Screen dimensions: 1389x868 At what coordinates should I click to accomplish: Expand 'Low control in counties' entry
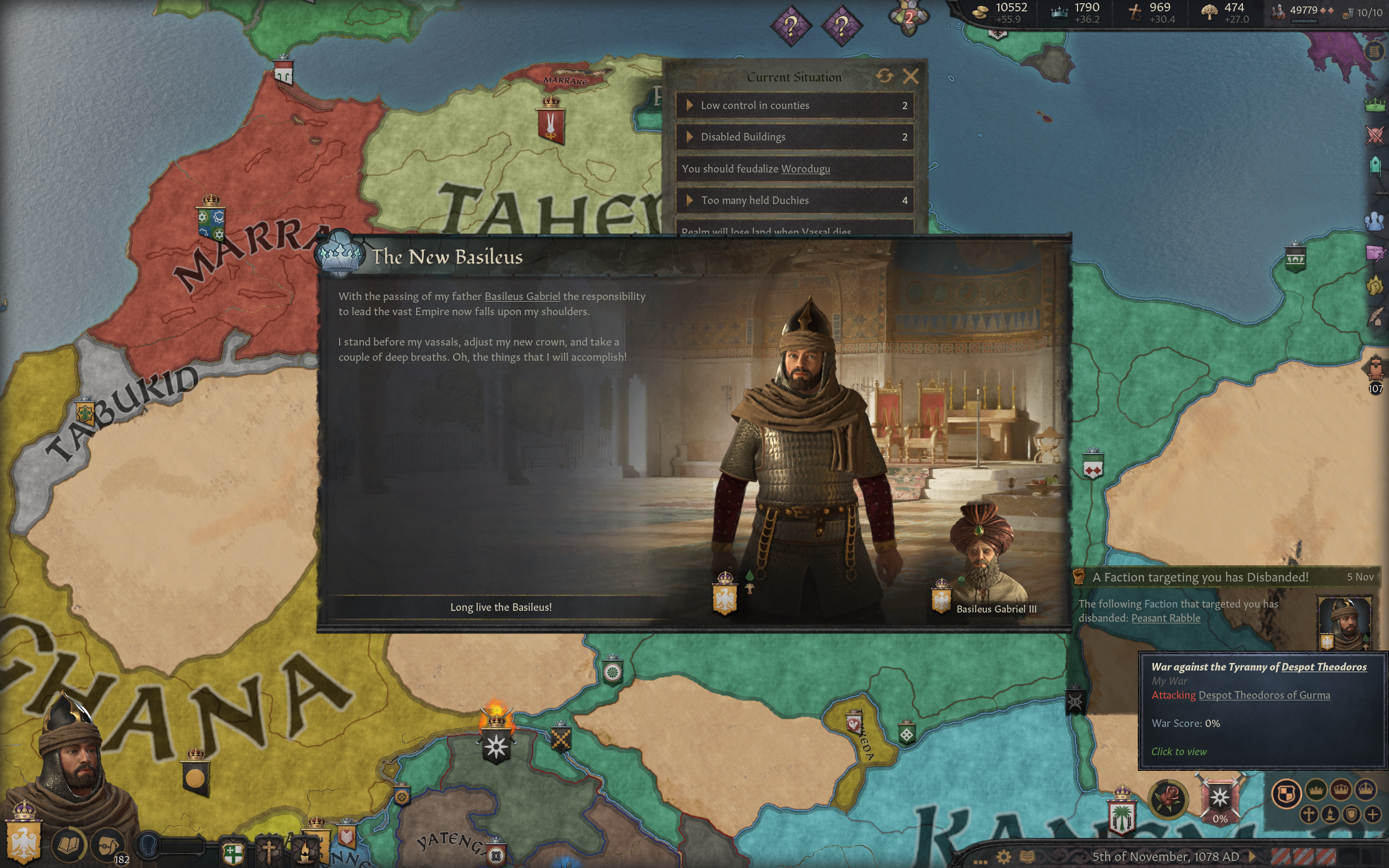690,106
